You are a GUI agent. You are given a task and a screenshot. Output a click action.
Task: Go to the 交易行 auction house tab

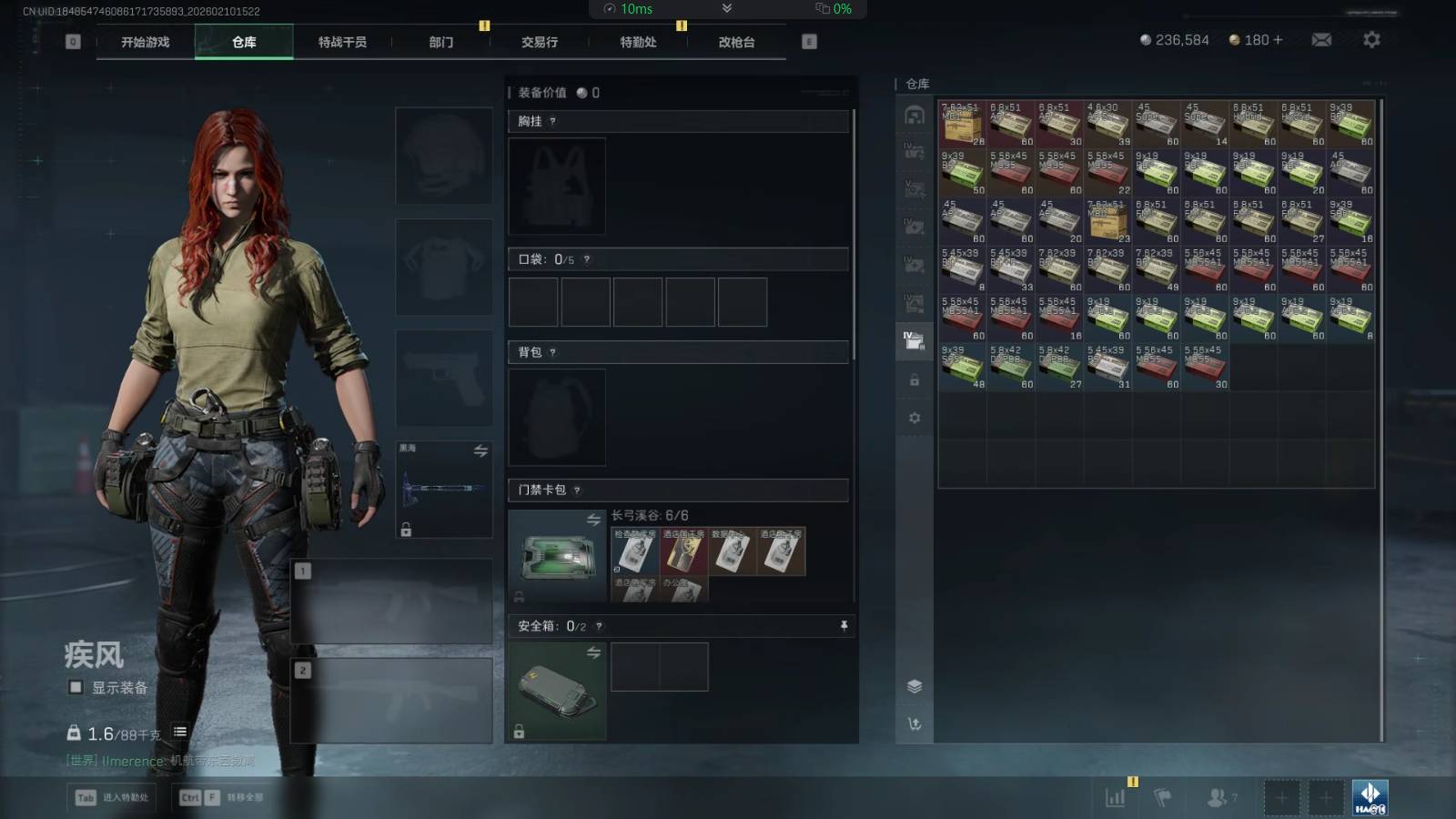540,42
